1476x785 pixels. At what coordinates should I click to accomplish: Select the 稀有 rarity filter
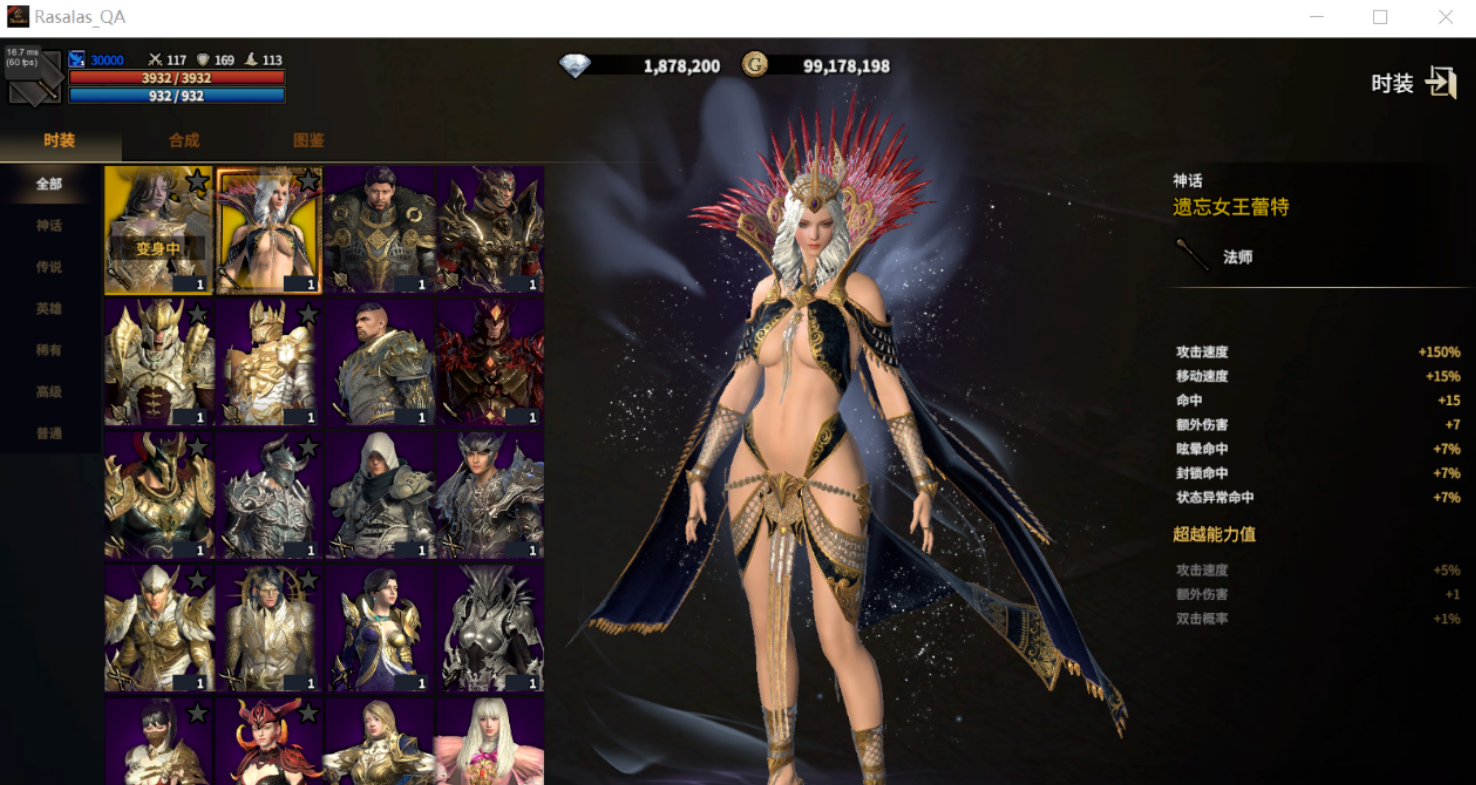pyautogui.click(x=49, y=350)
